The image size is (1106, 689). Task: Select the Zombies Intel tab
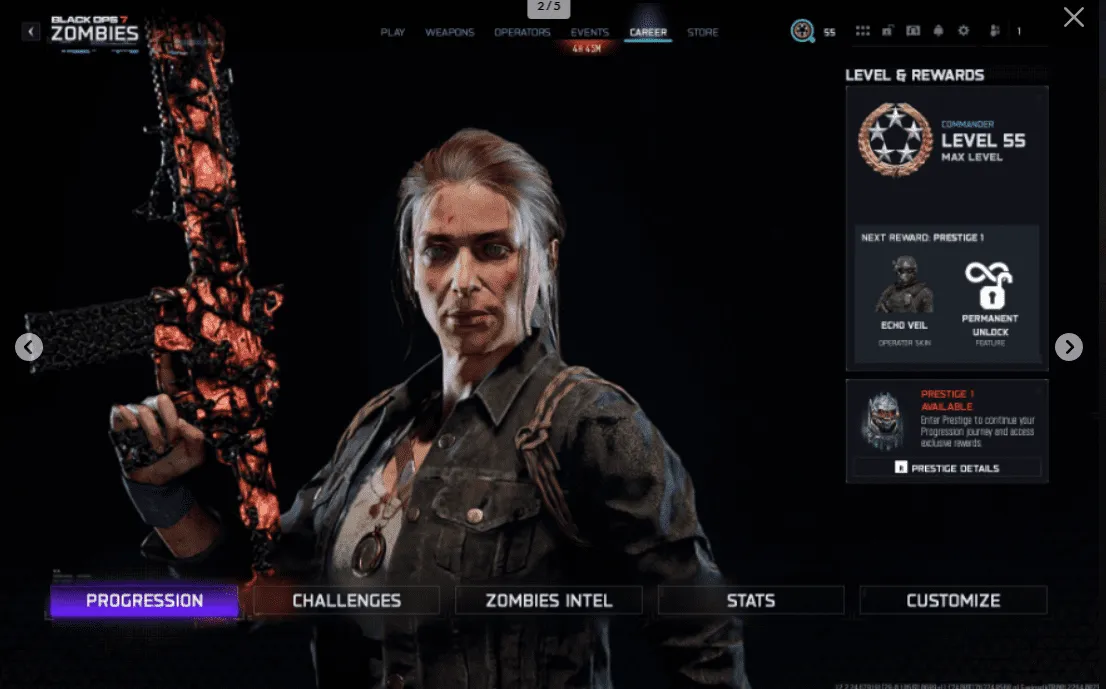[x=549, y=601]
